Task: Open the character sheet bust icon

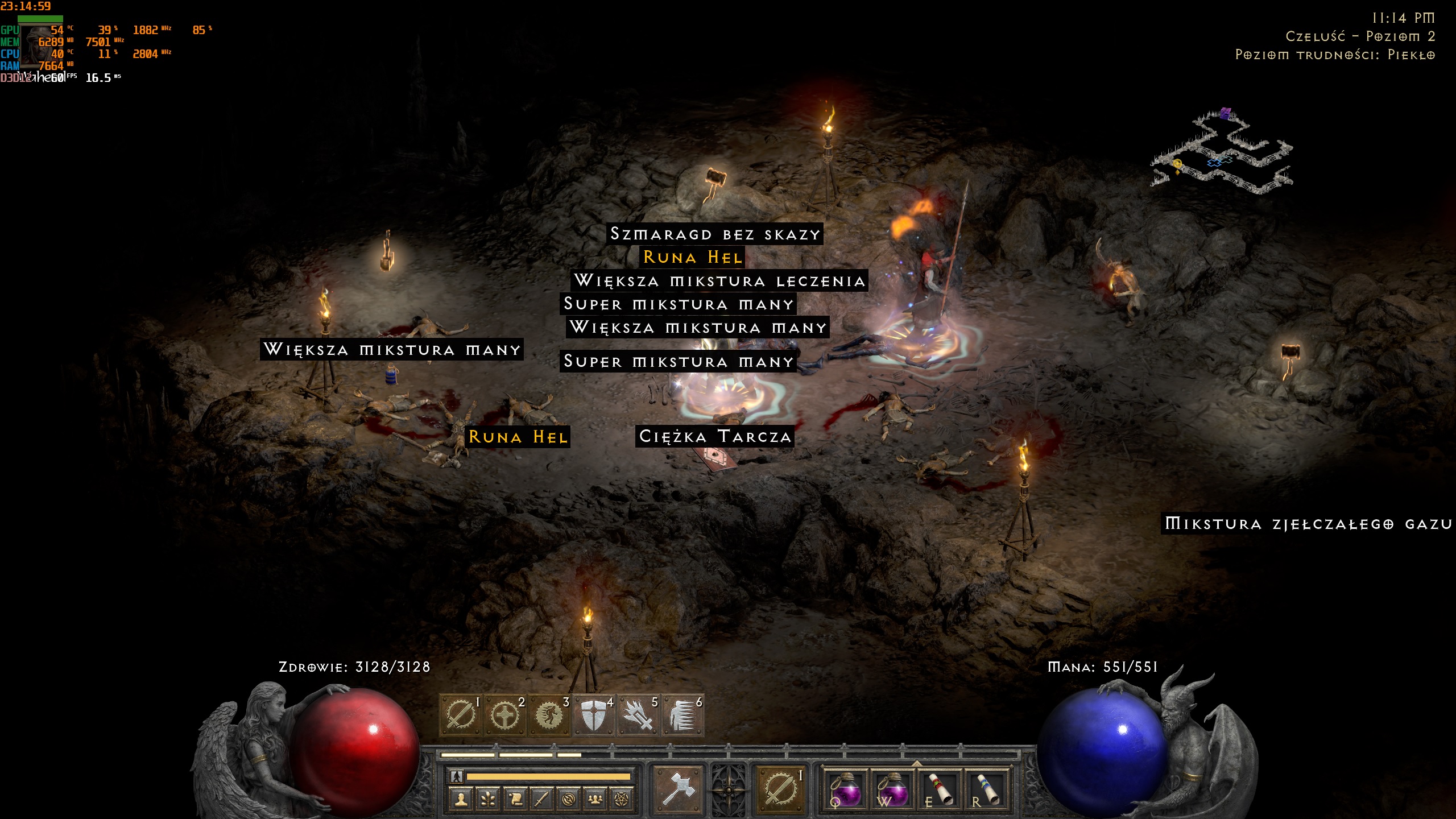Action: click(461, 800)
